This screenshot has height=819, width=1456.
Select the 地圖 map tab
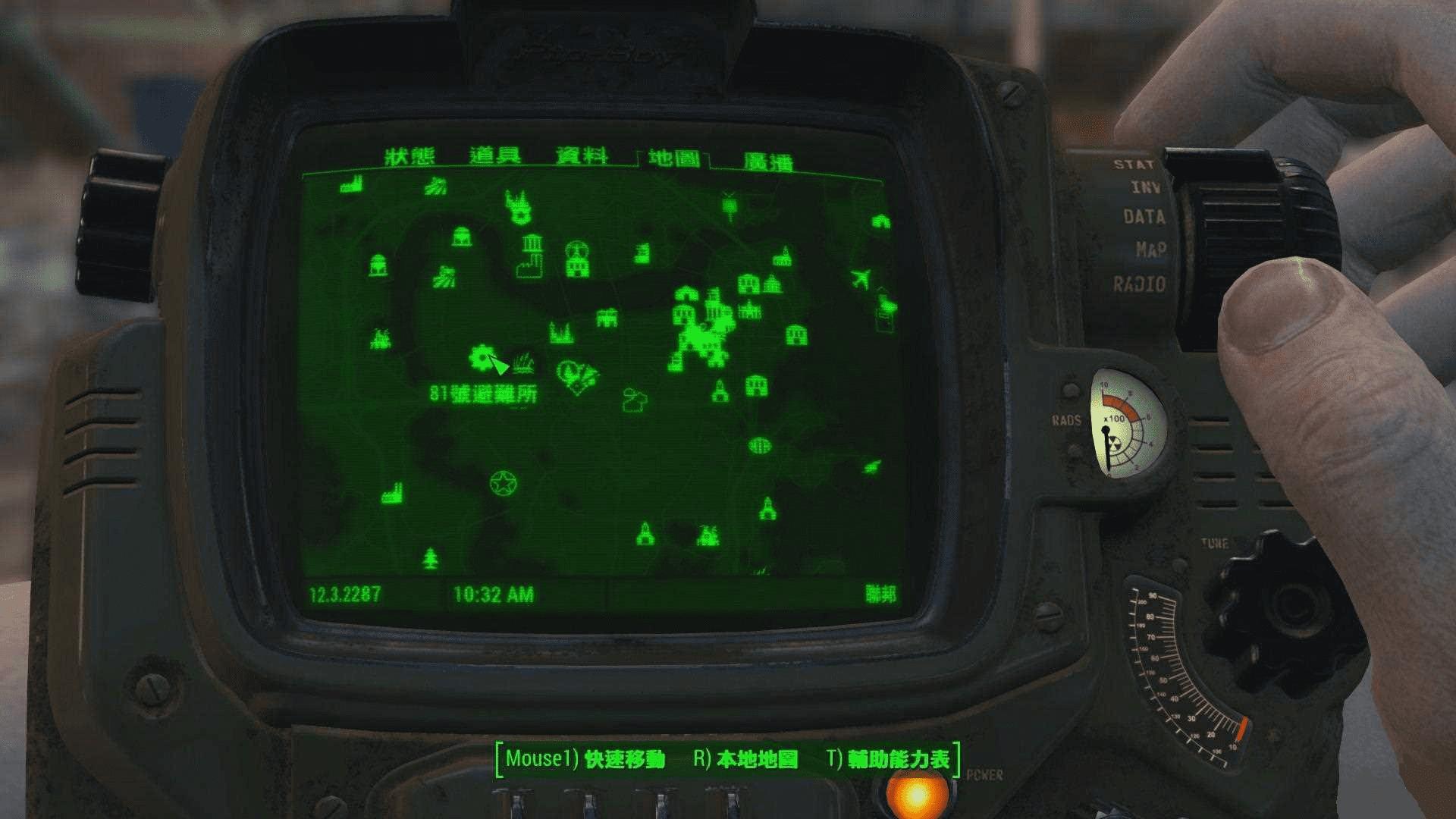[673, 158]
